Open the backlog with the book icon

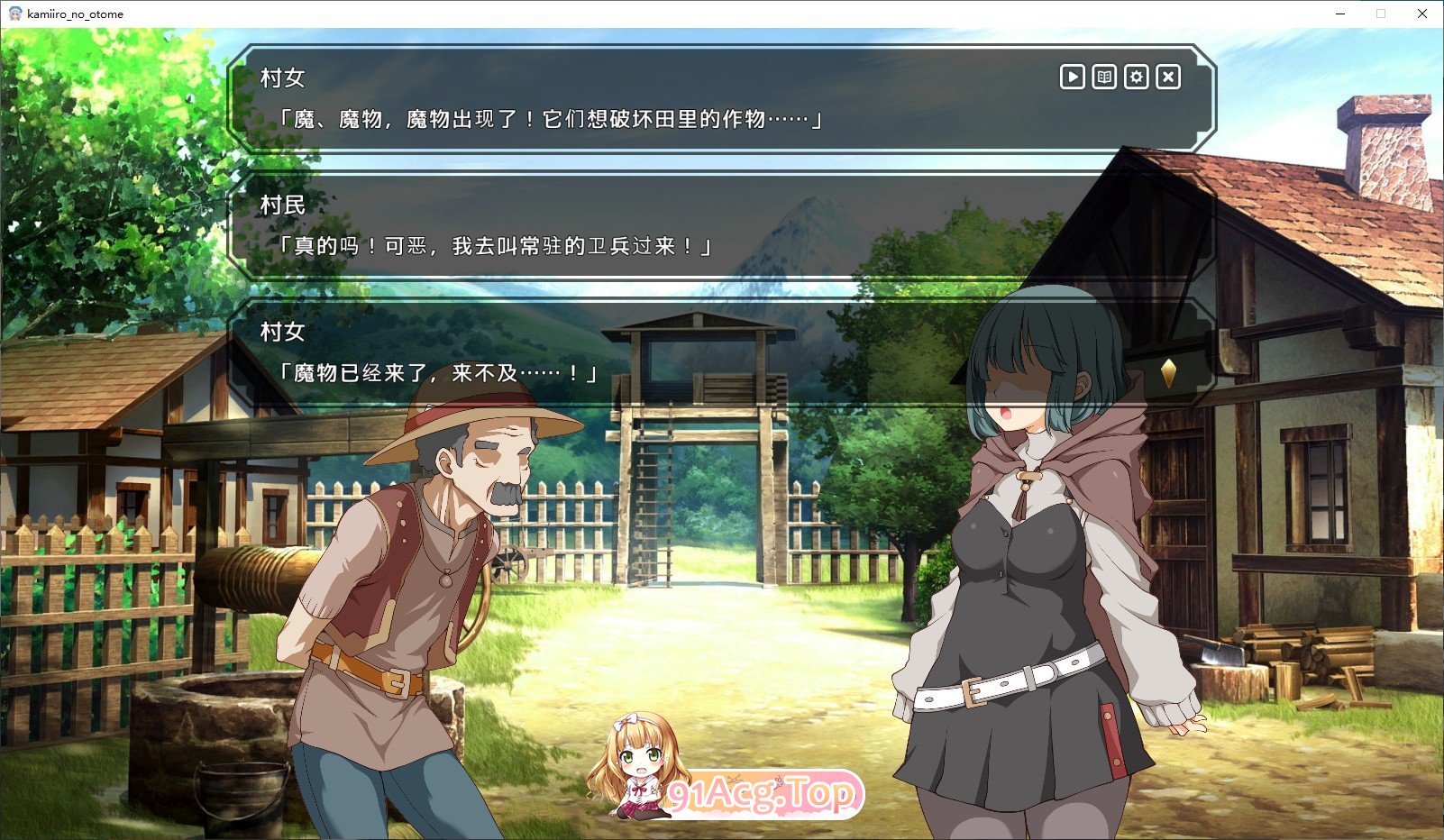[x=1104, y=77]
